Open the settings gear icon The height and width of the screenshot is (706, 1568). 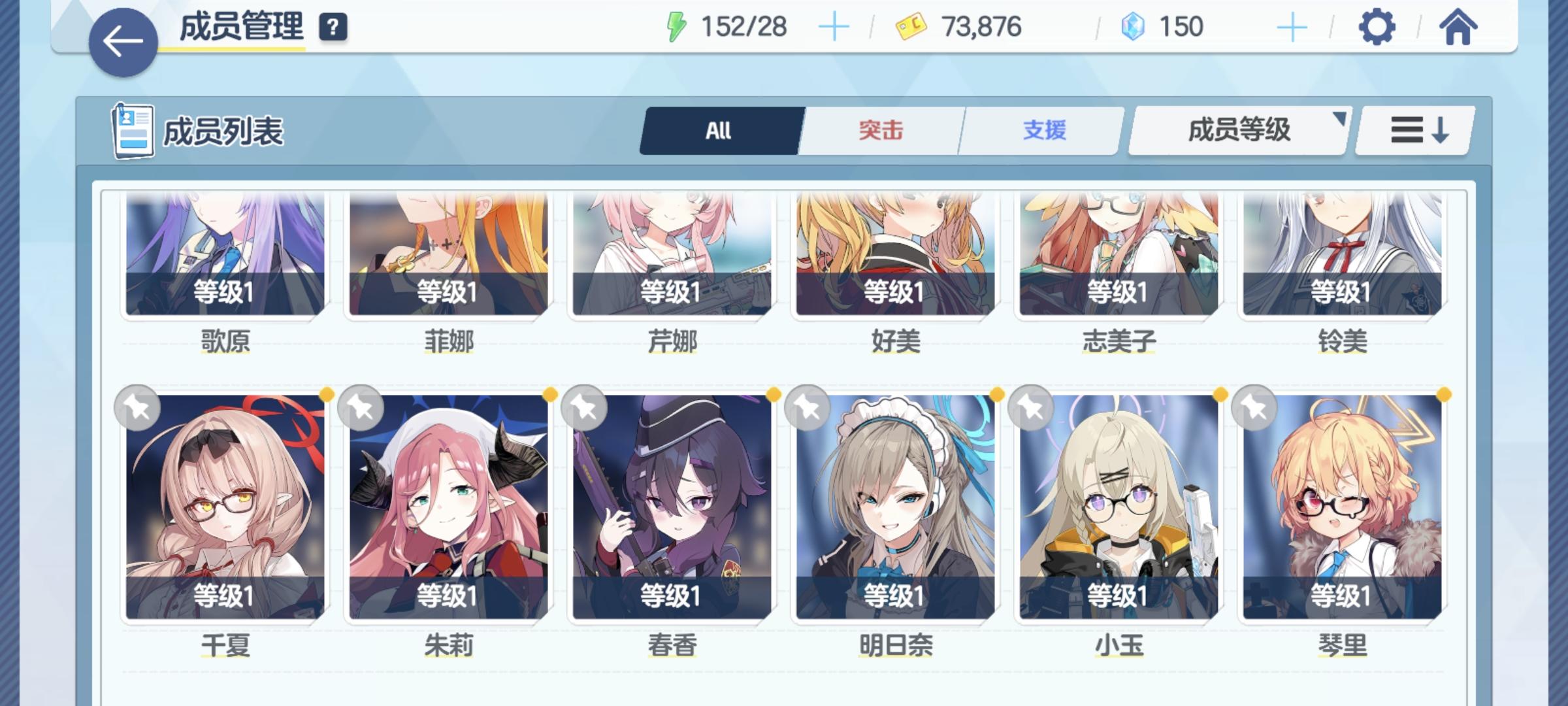[x=1379, y=27]
